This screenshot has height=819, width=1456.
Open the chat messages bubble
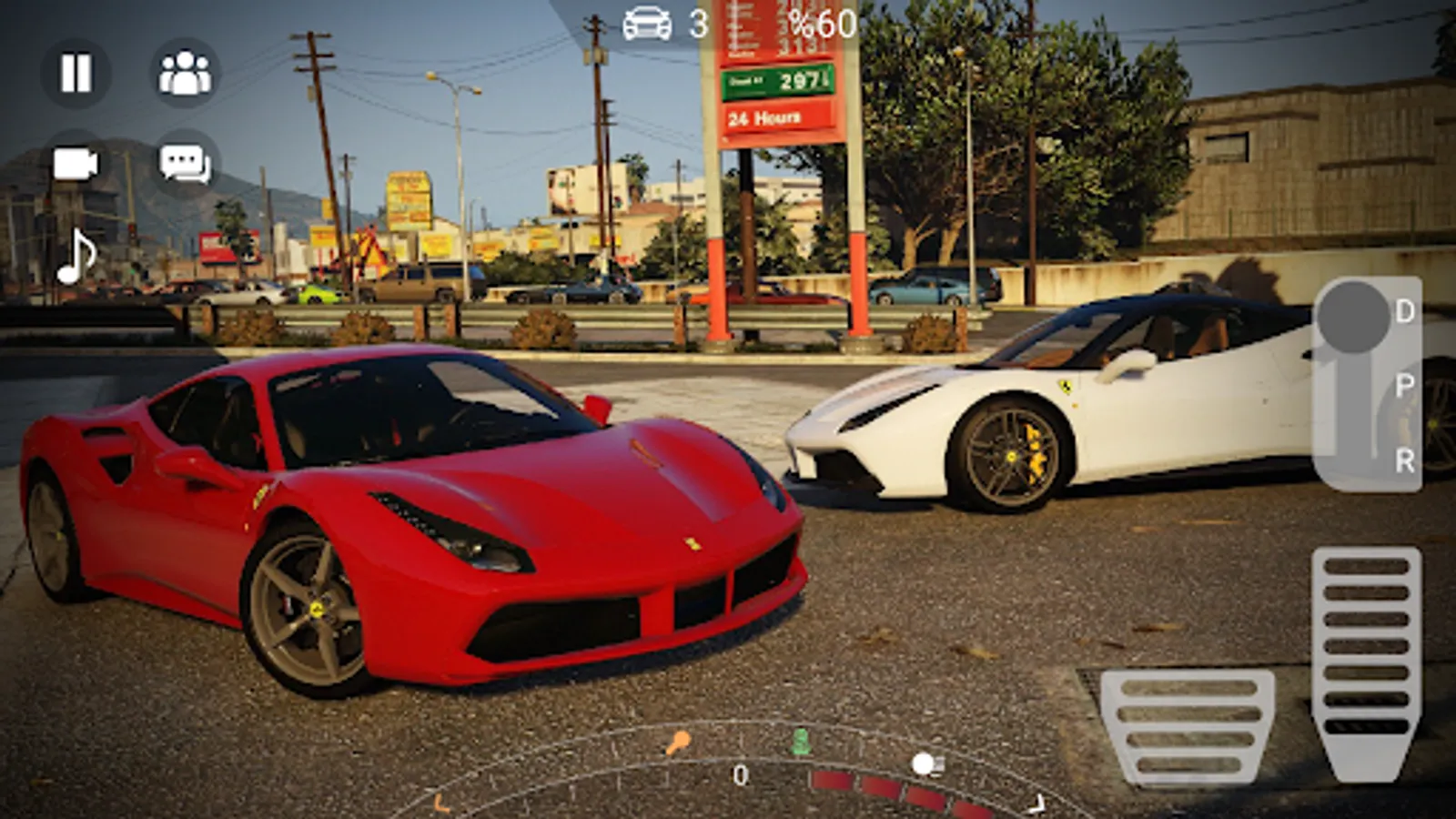click(185, 165)
